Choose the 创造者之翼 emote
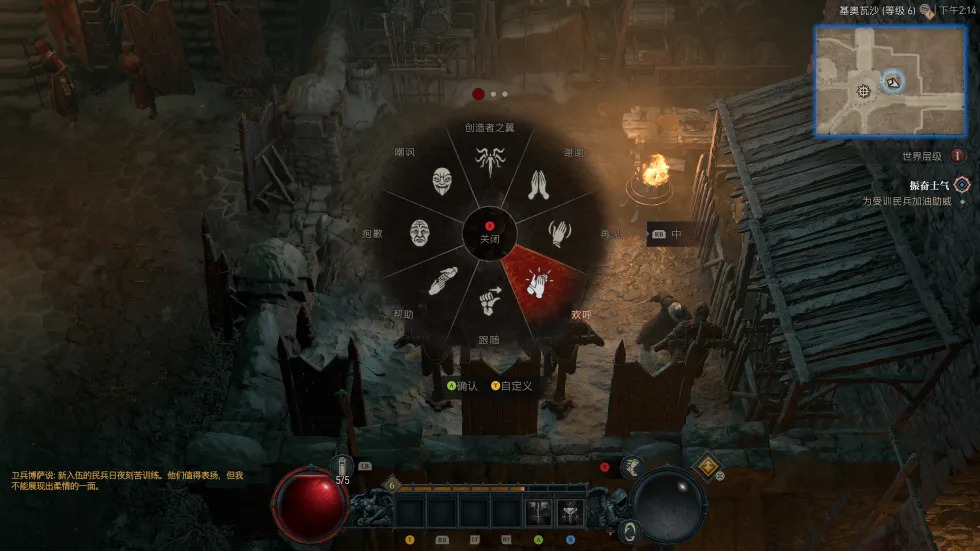980x551 pixels. pyautogui.click(x=489, y=160)
